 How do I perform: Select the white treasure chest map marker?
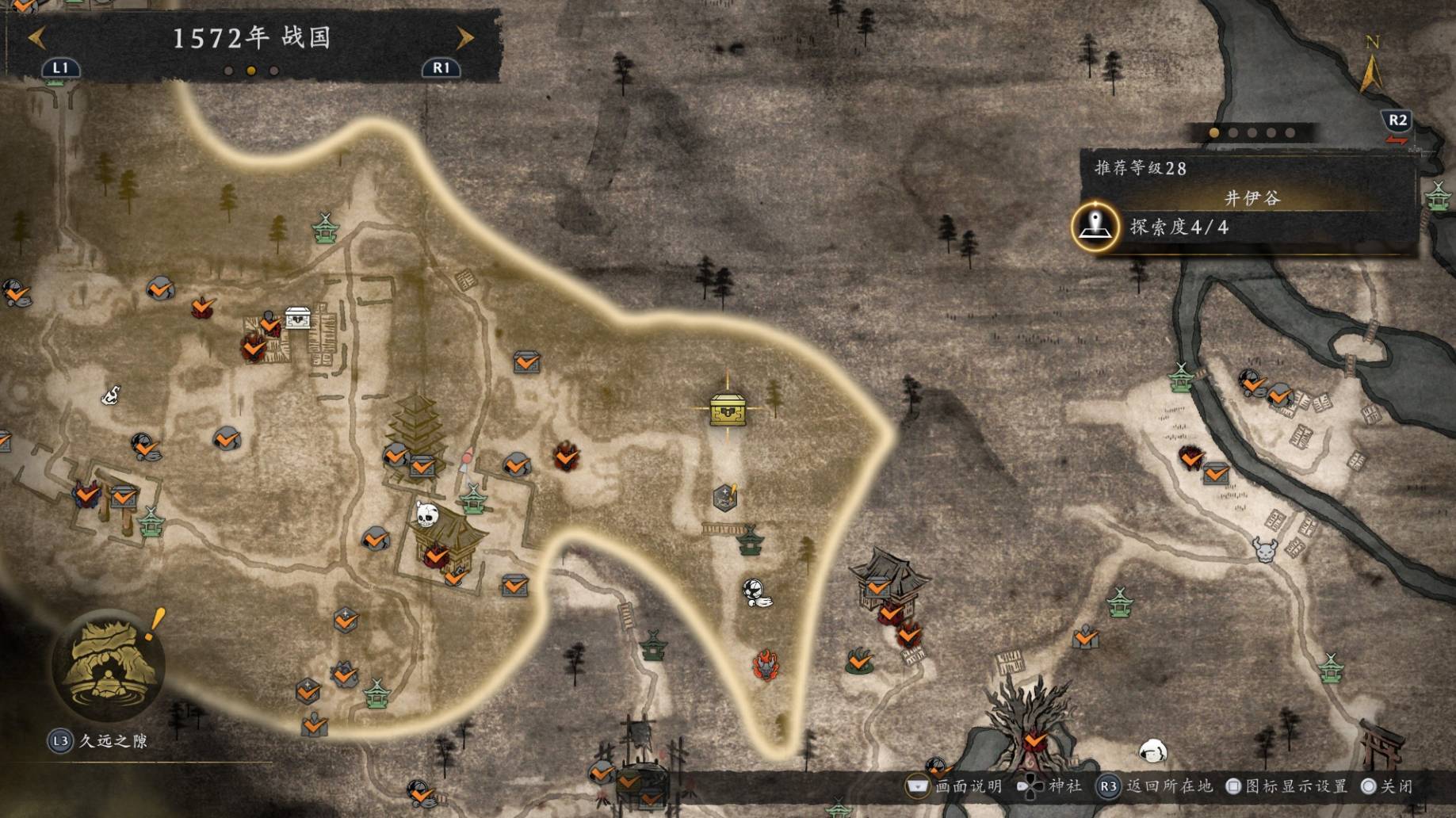click(298, 317)
